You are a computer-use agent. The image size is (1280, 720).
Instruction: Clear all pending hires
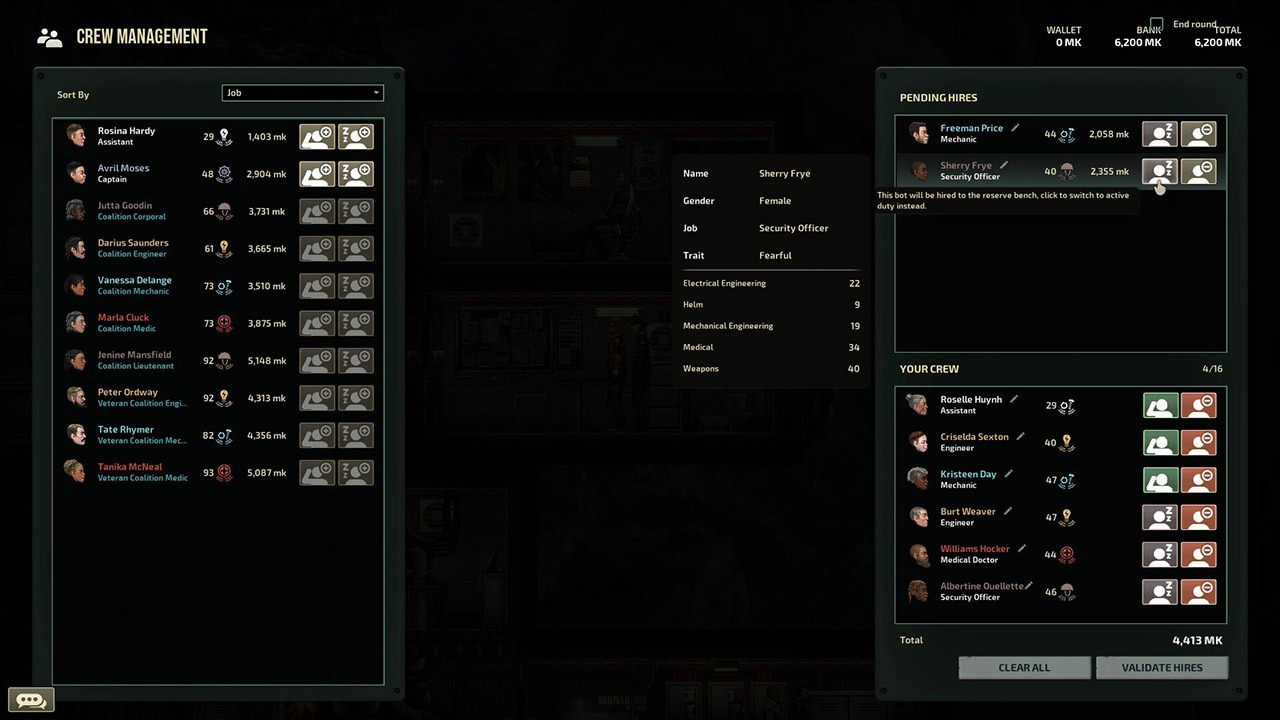[x=1024, y=668]
